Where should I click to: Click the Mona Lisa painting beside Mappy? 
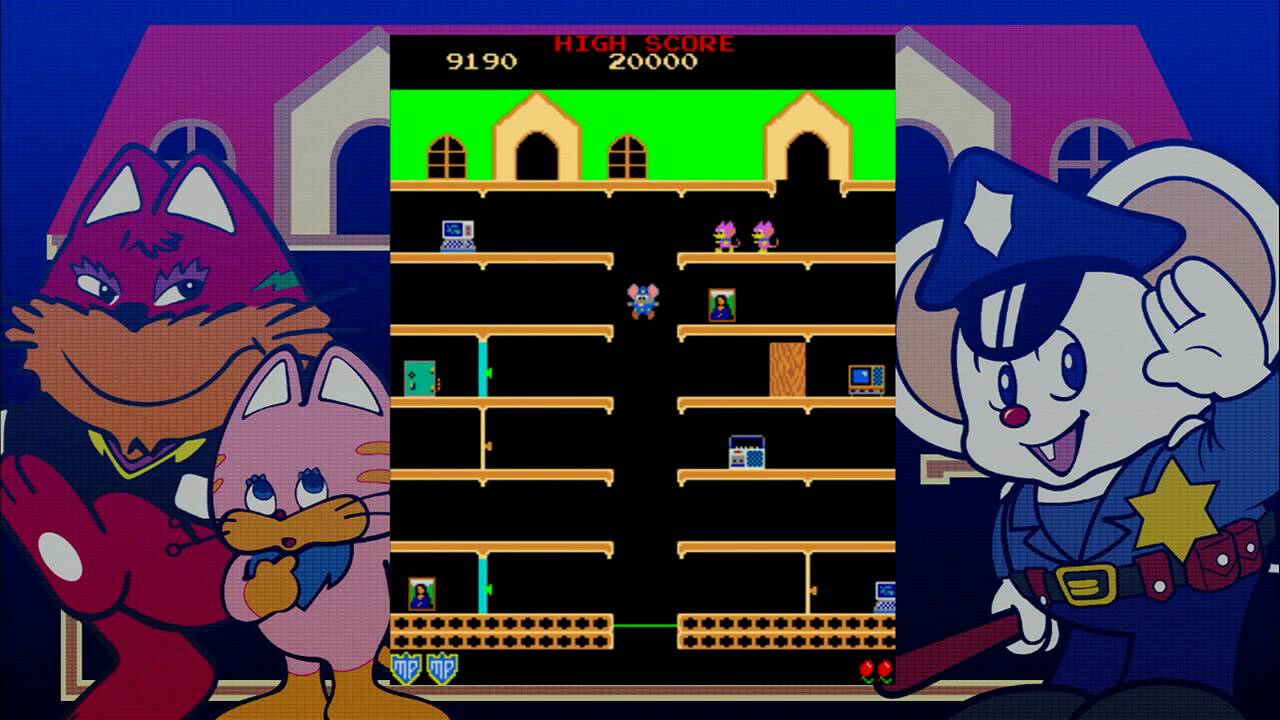[722, 306]
